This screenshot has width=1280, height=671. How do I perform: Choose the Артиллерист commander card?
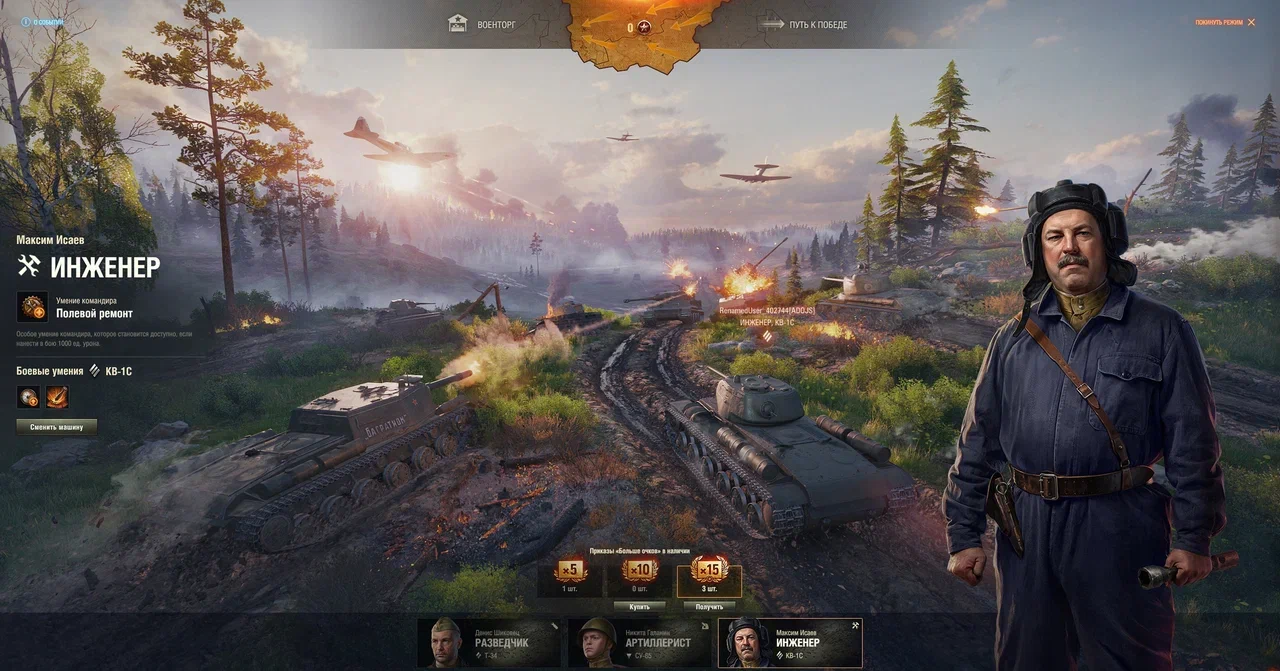click(x=639, y=642)
